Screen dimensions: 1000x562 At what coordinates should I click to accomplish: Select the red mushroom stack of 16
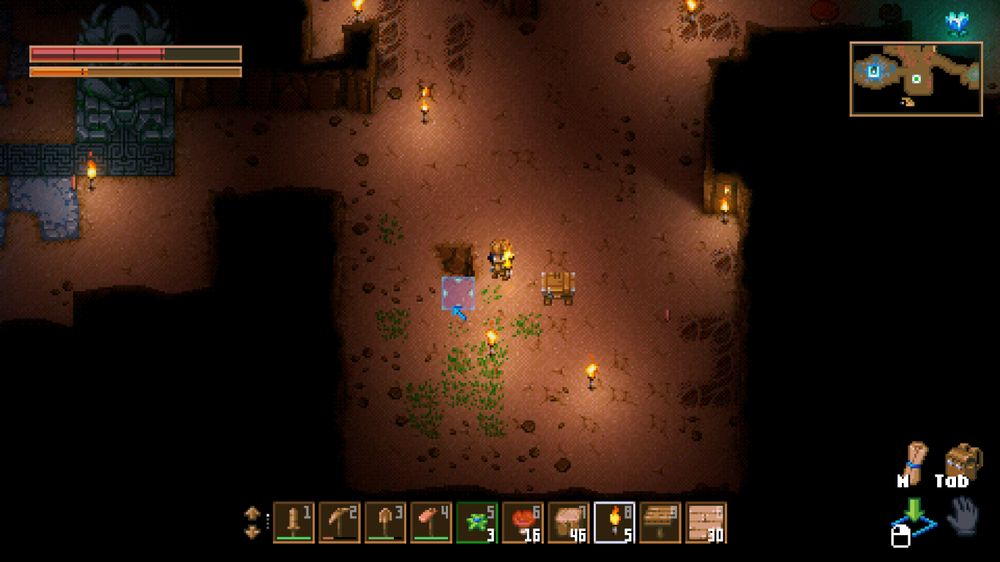pyautogui.click(x=523, y=522)
